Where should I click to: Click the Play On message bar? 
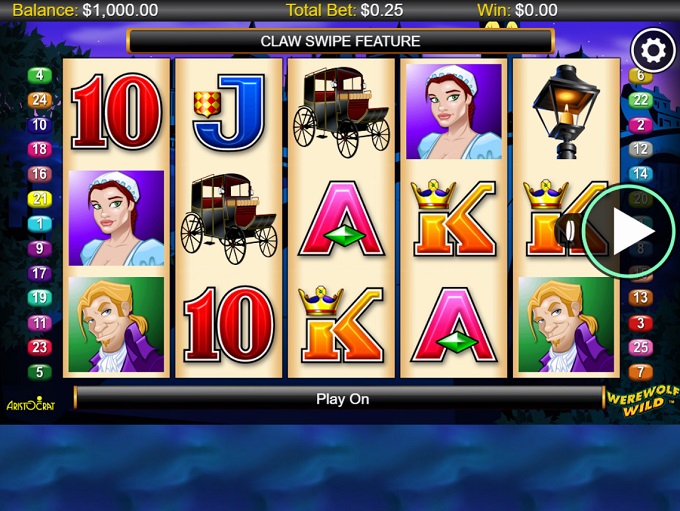pyautogui.click(x=342, y=399)
